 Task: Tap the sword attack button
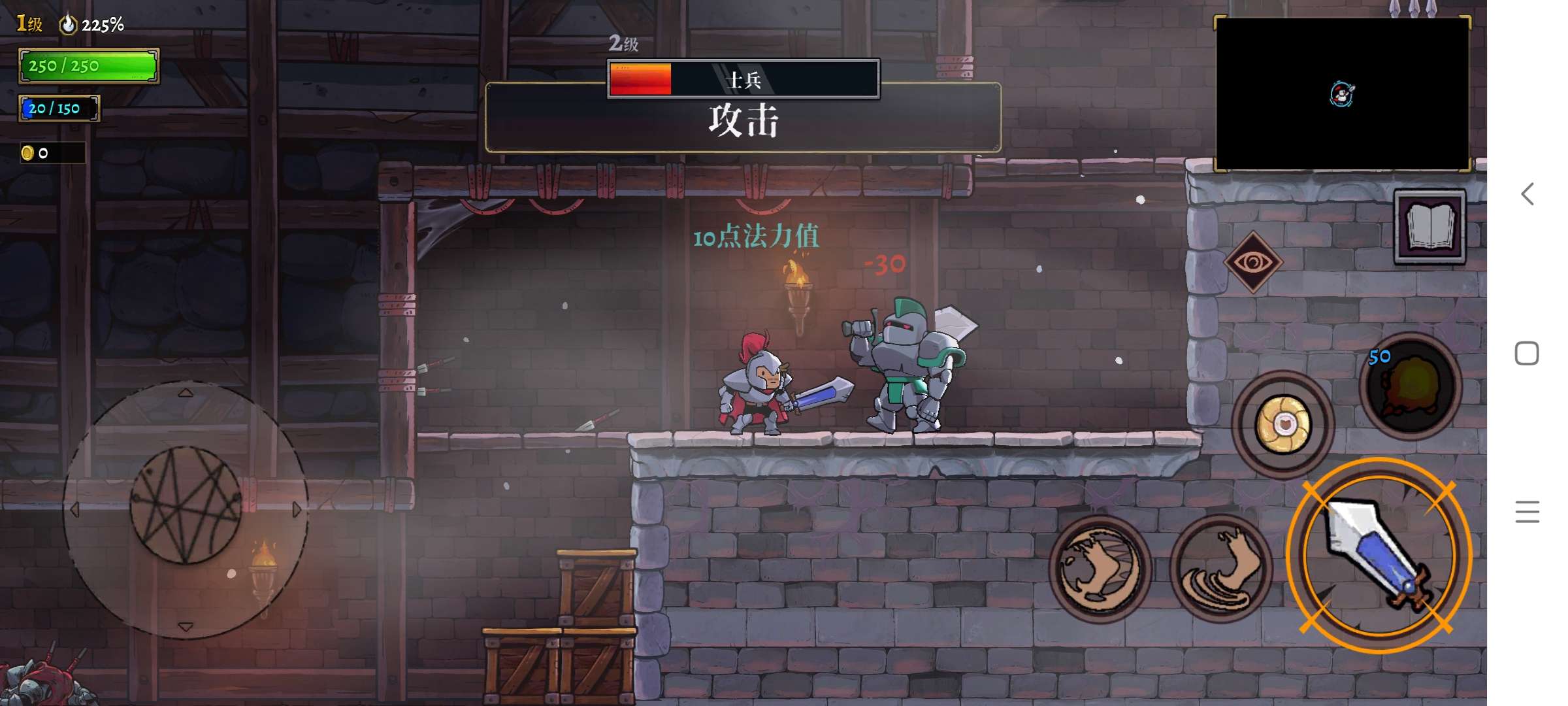1379,556
